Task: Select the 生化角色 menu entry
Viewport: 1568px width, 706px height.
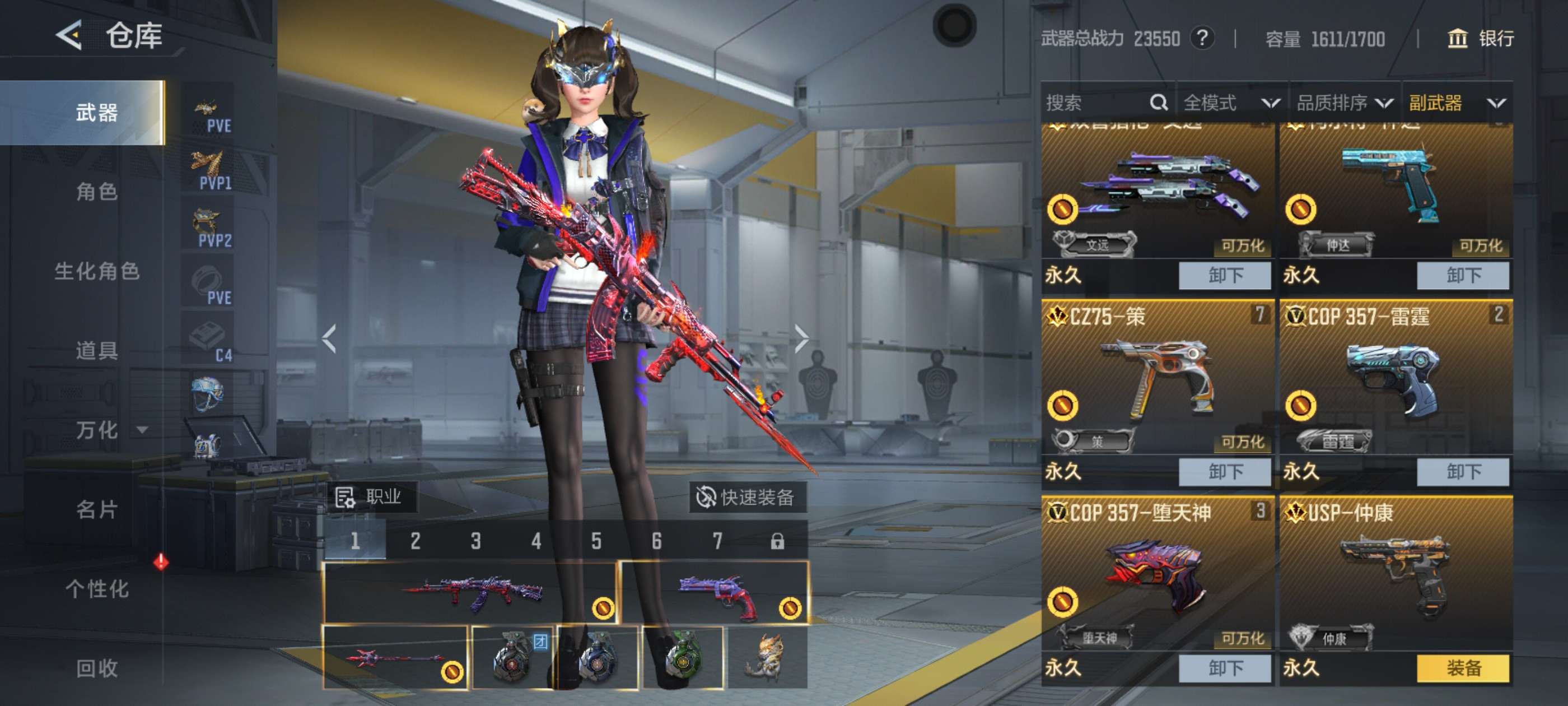Action: pyautogui.click(x=96, y=271)
